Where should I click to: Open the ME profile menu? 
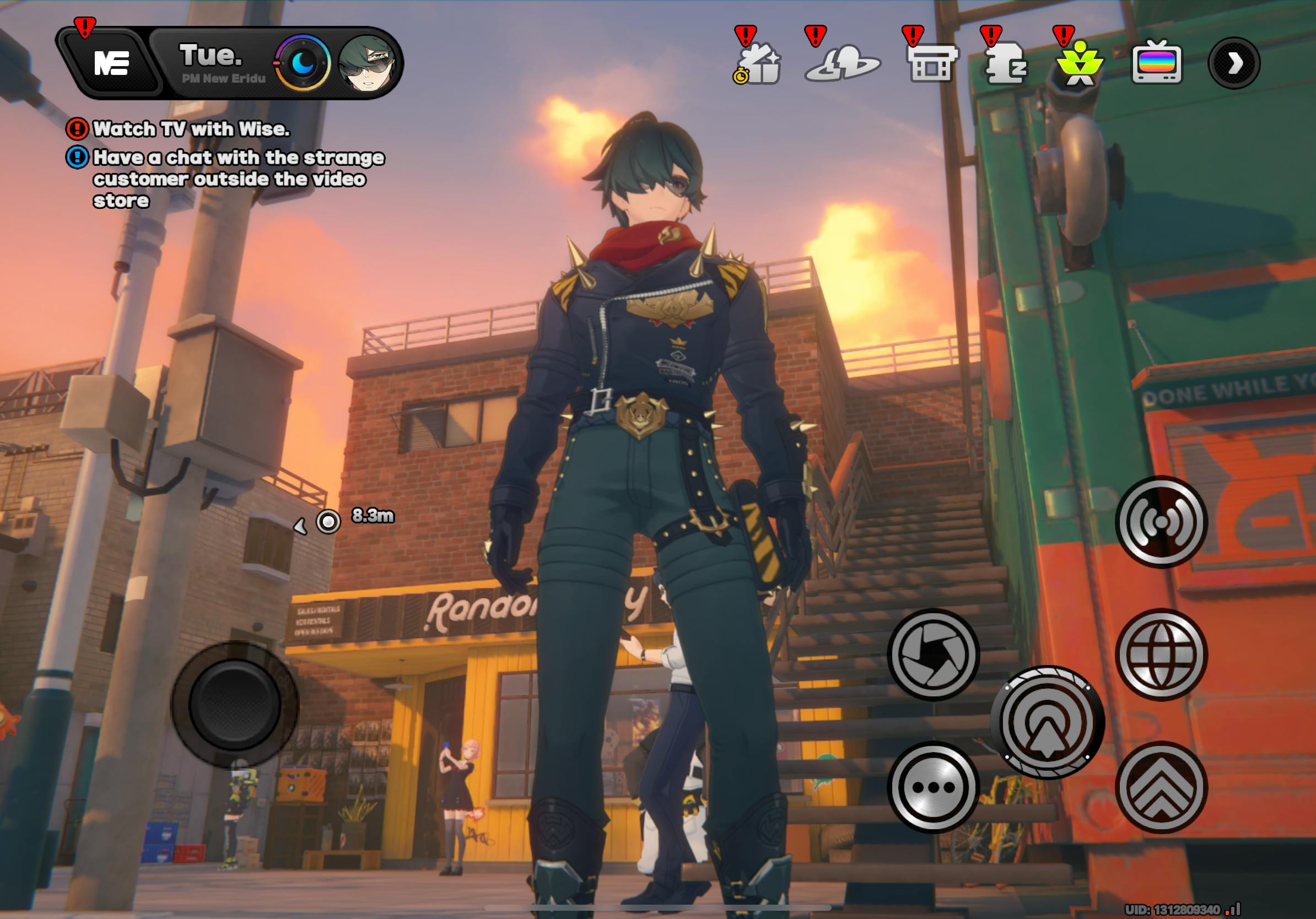[111, 62]
